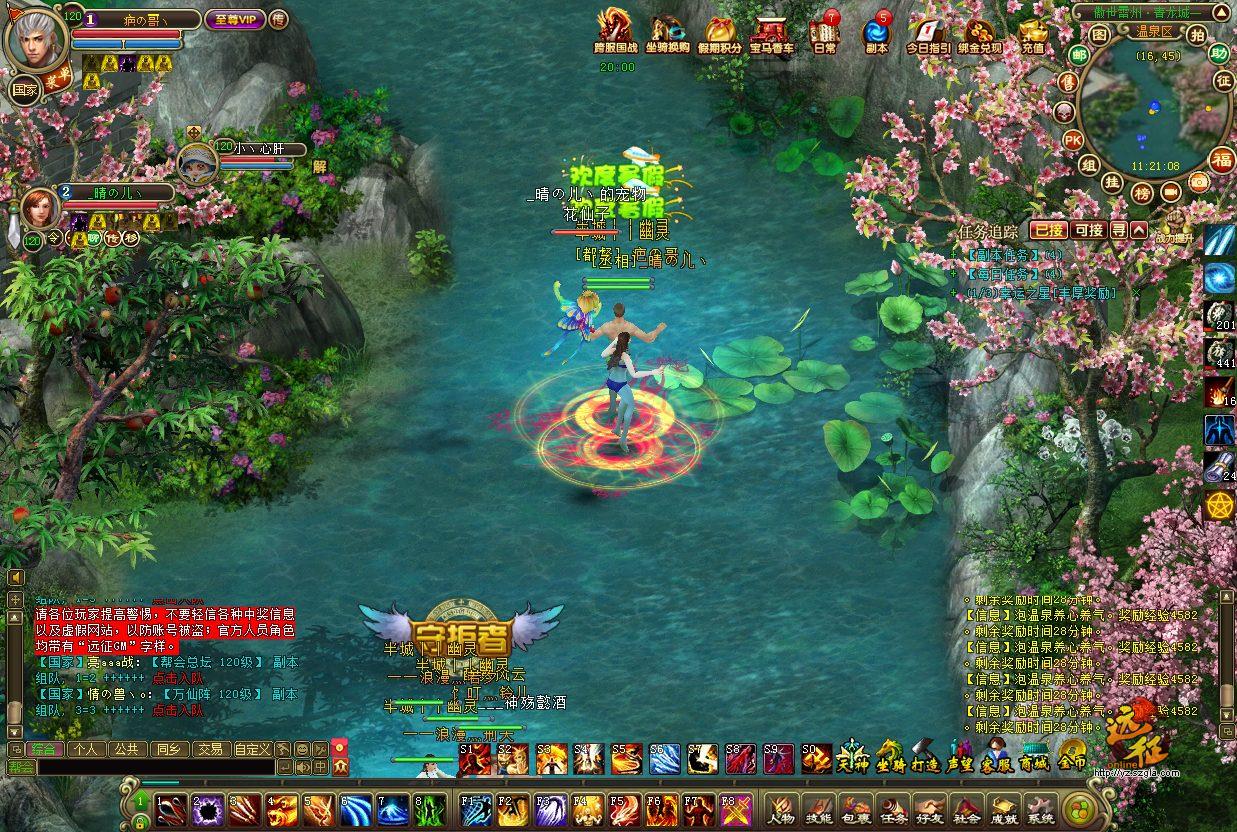Open the world map with the 图 button
This screenshot has height=832, width=1237.
pos(1100,35)
